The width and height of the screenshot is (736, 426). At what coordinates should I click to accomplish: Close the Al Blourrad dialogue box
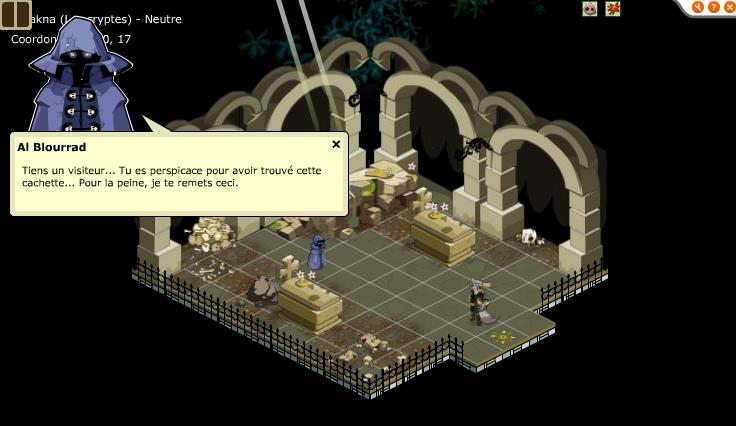tap(336, 144)
